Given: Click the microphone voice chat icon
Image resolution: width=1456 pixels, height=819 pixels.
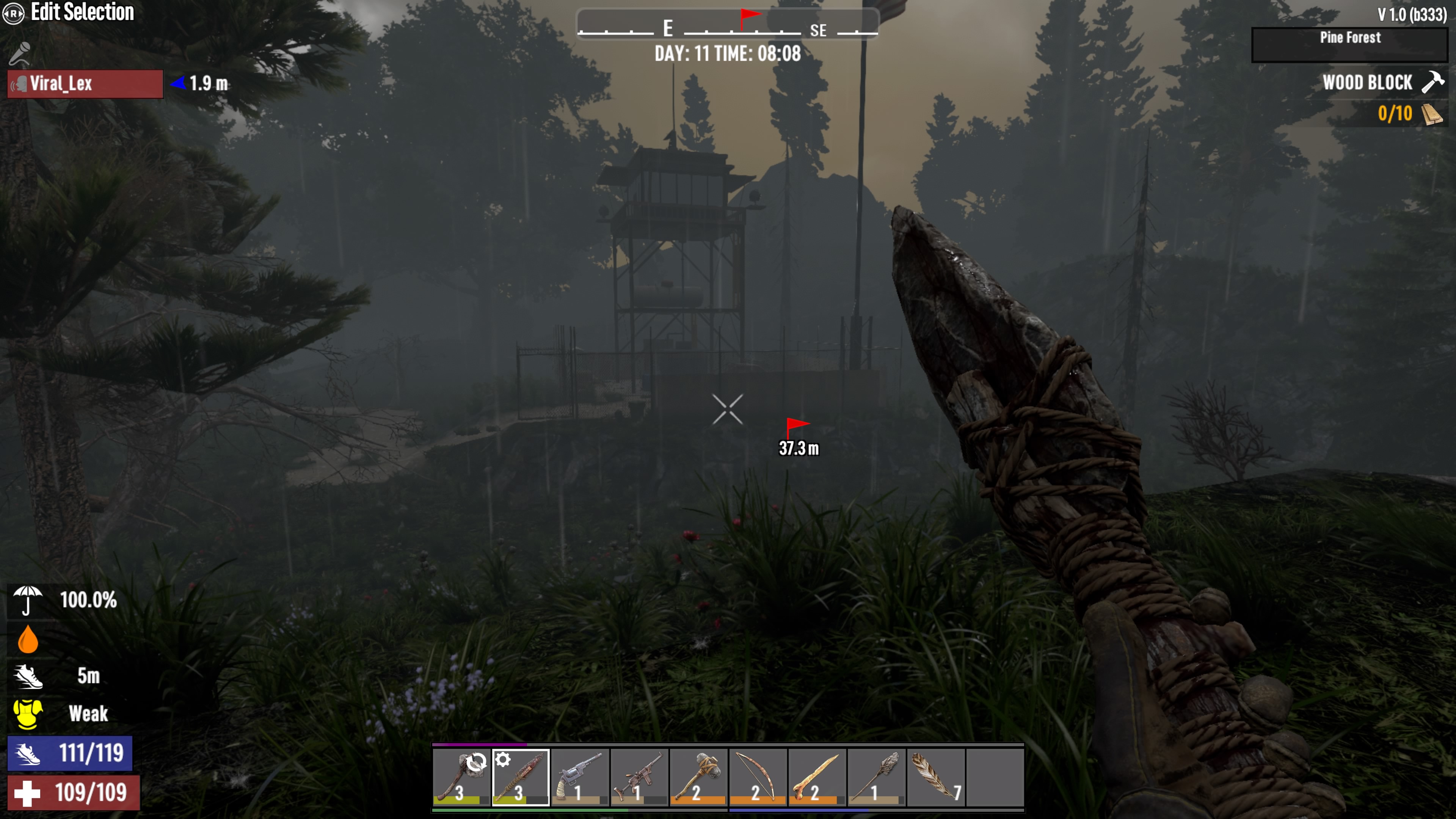Looking at the screenshot, I should coord(20,54).
